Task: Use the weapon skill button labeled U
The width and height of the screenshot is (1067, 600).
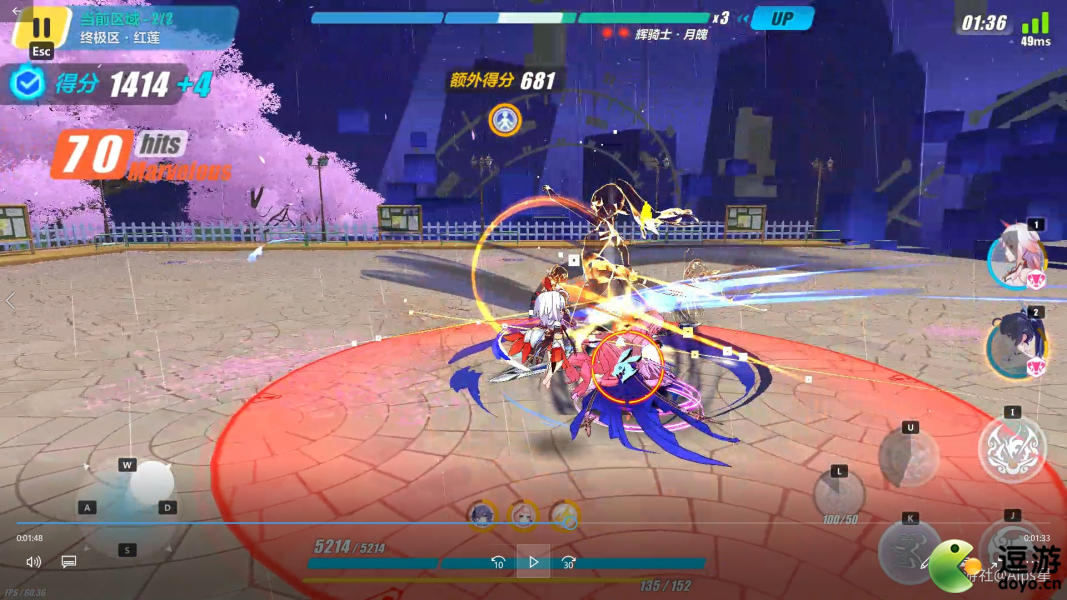Action: click(x=909, y=459)
